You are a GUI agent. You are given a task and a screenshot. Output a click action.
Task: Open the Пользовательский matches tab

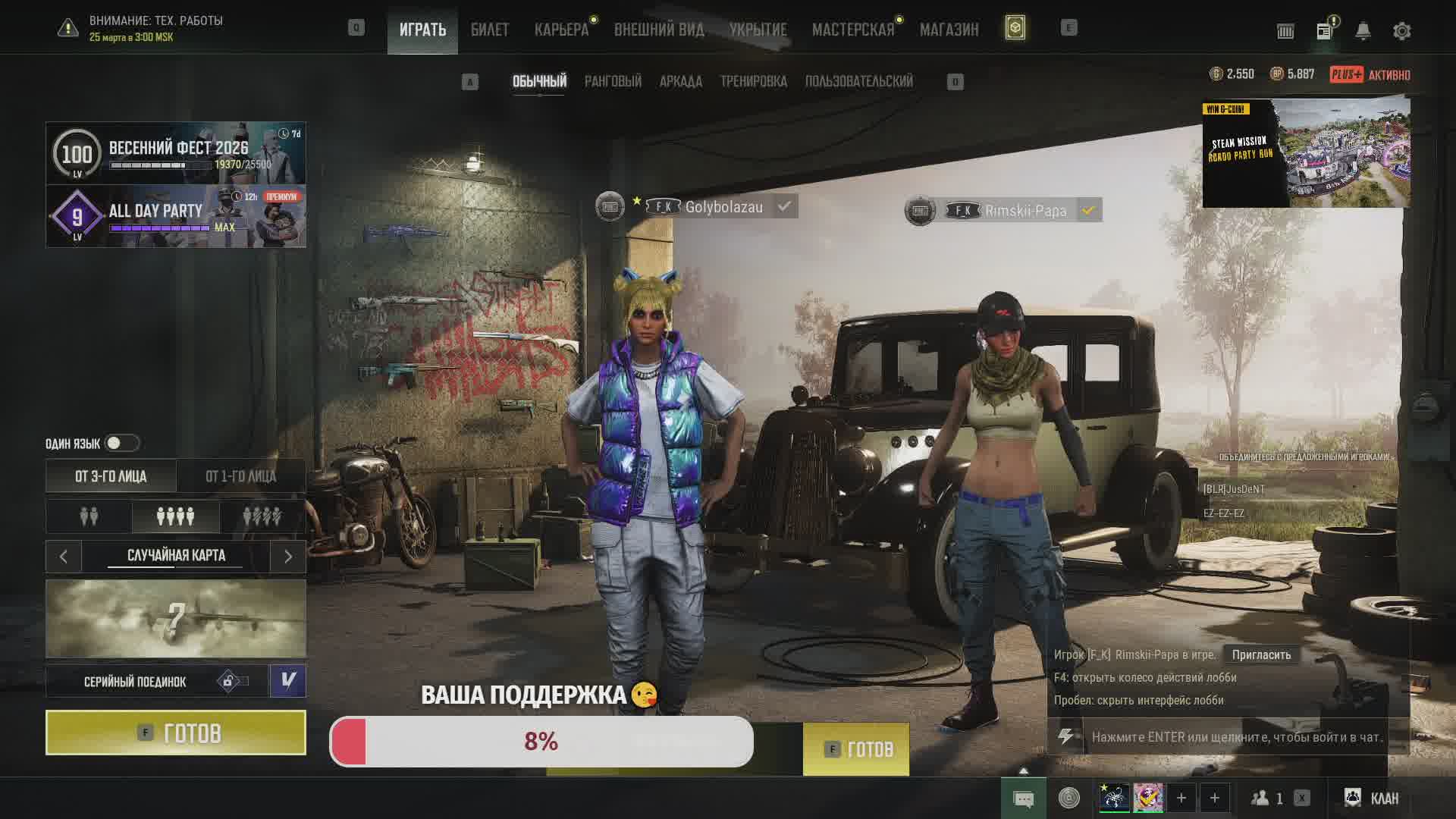[858, 81]
